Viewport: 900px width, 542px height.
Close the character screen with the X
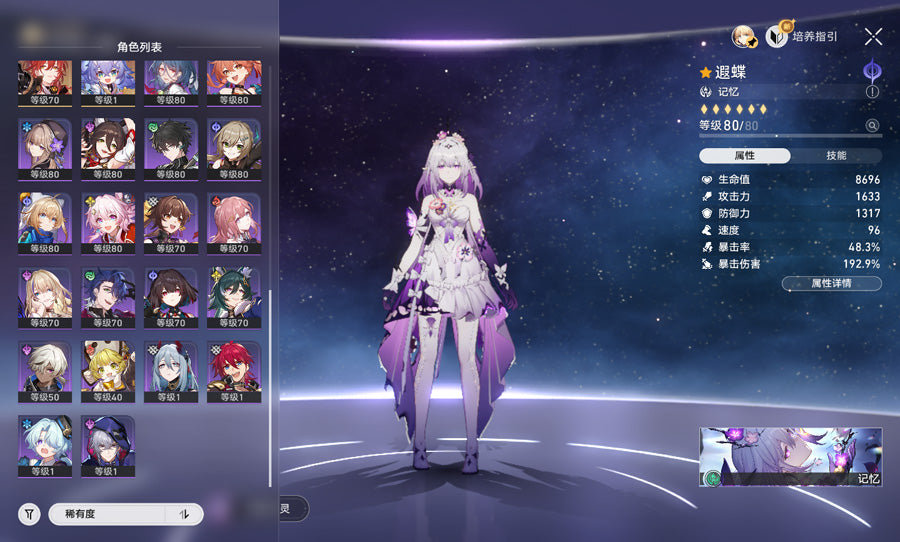click(x=873, y=37)
